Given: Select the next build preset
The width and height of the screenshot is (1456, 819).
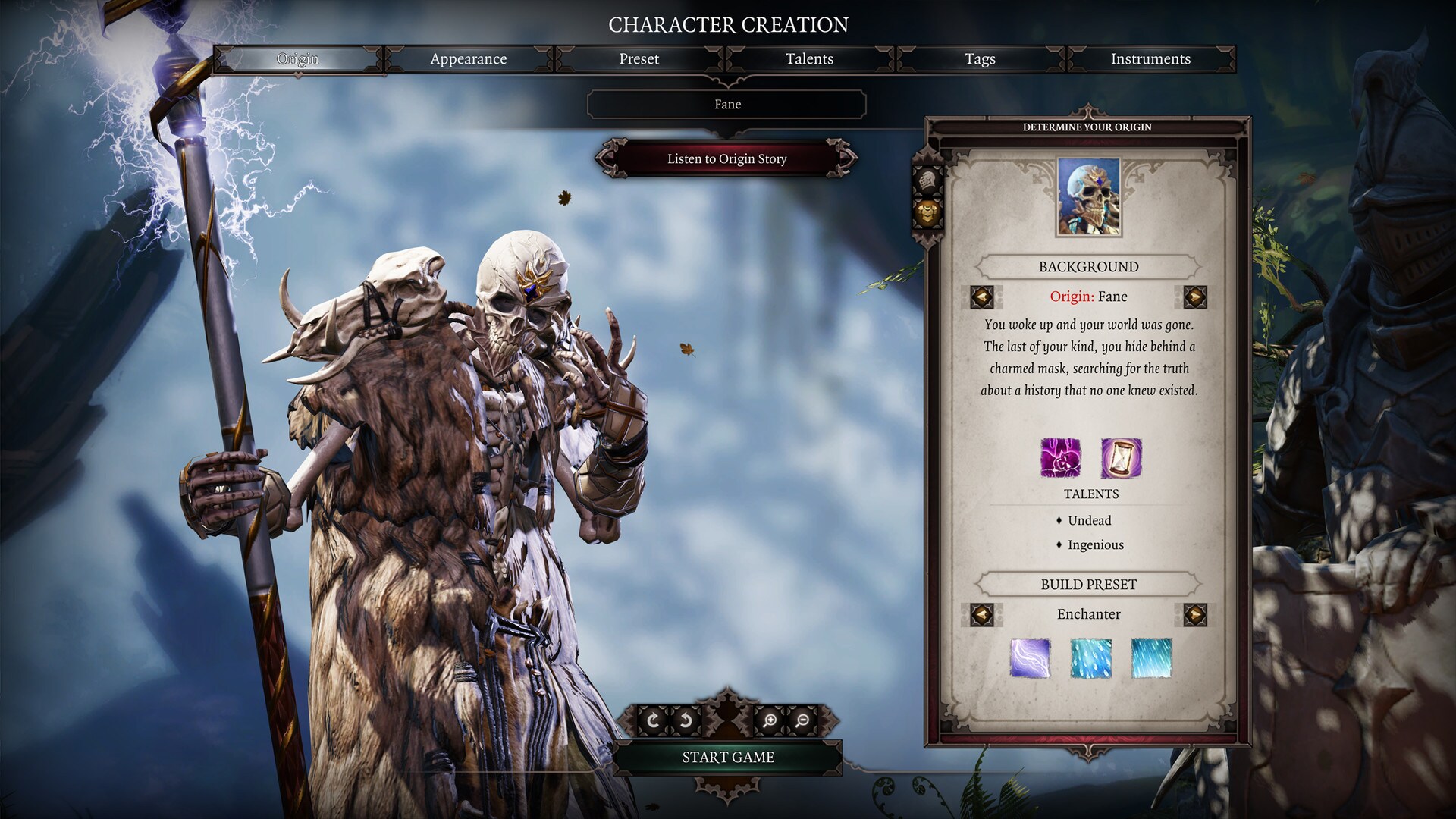Looking at the screenshot, I should pyautogui.click(x=1194, y=614).
